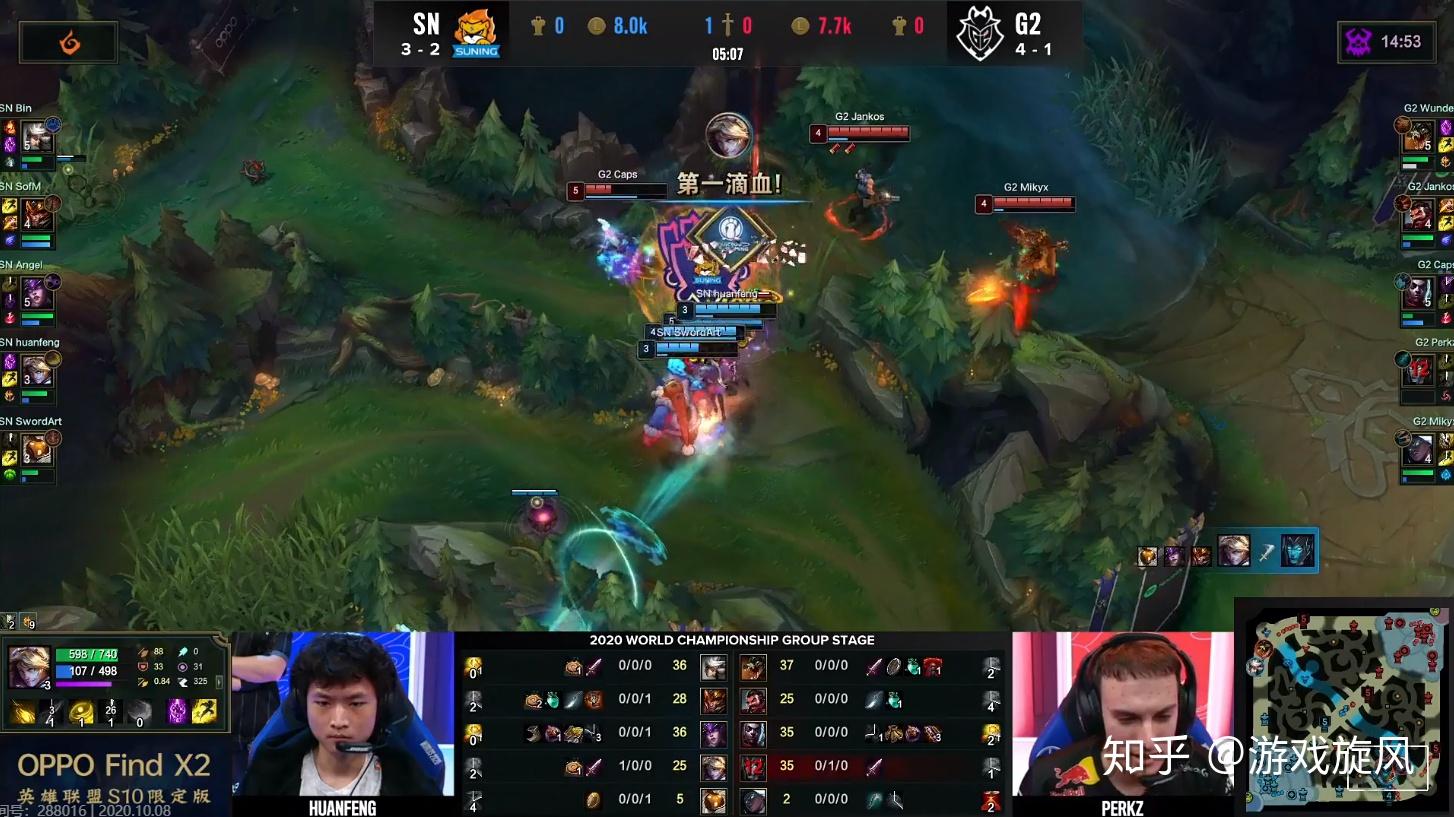
Task: Select G2 Mikyx's portrait in team list
Action: point(1418,449)
